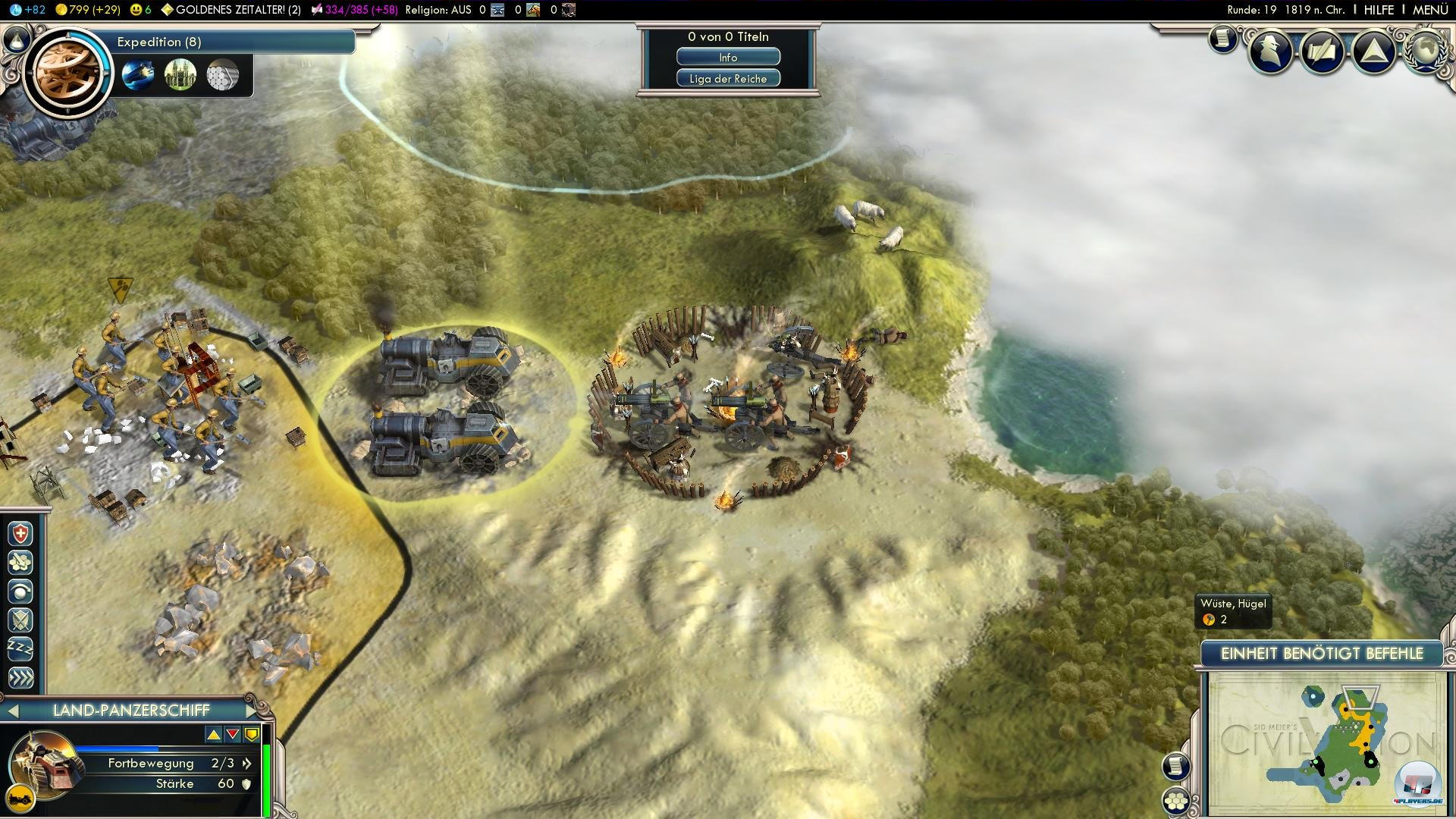The image size is (1456, 819).
Task: Open the world congress globe icon
Action: 1424,50
